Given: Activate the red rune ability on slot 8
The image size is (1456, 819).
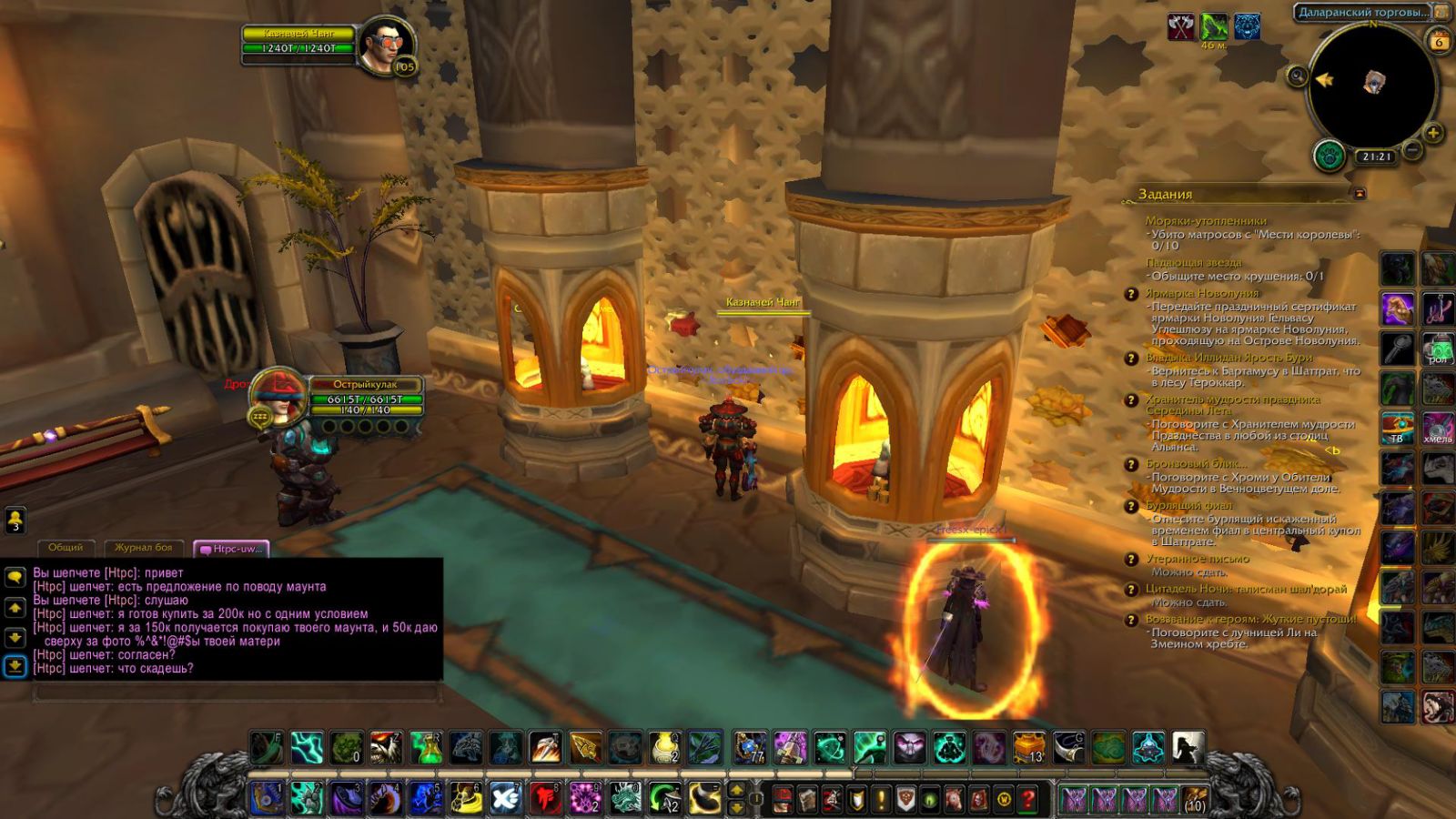Looking at the screenshot, I should (545, 799).
